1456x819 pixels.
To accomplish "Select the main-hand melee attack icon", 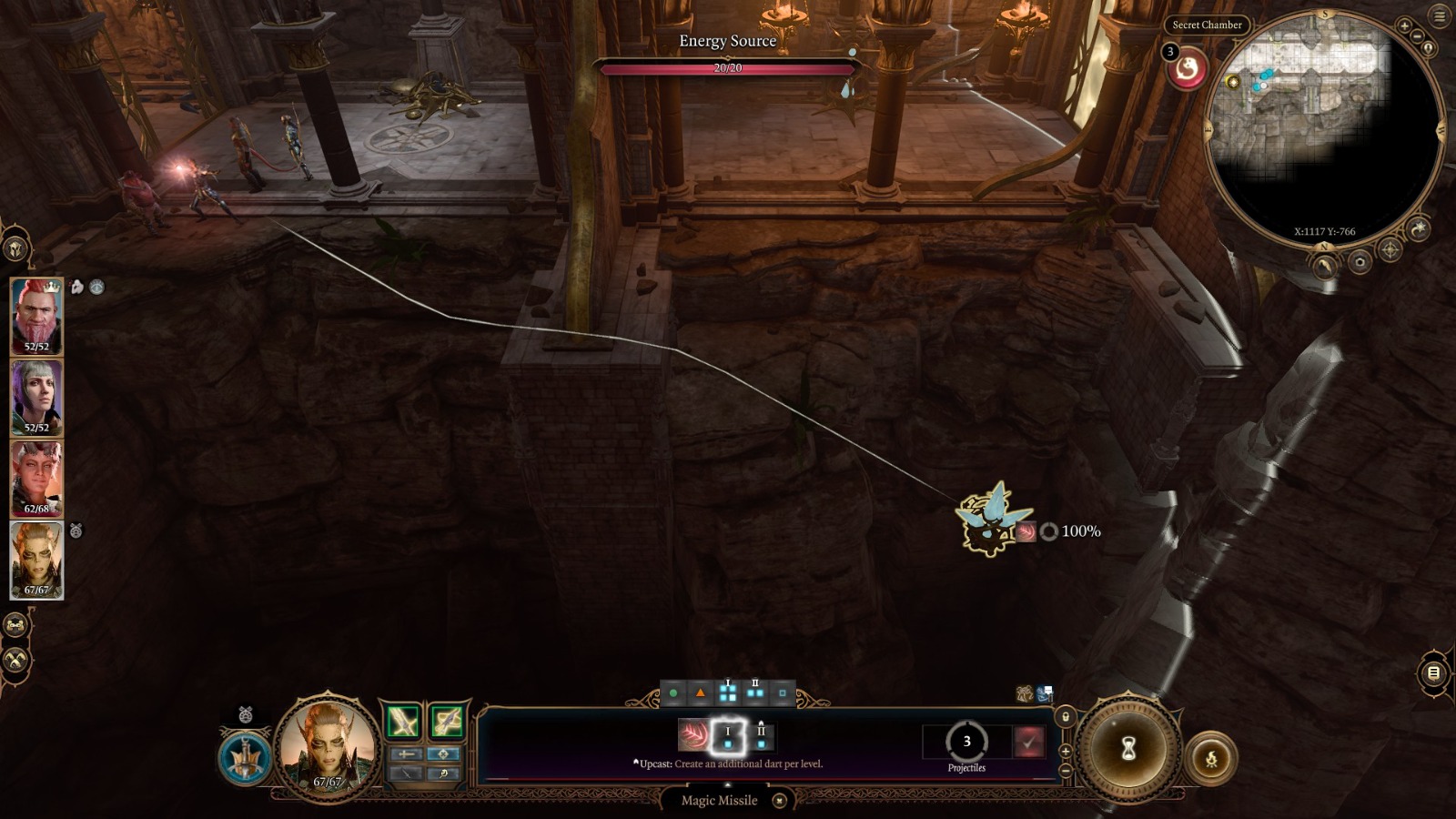I will tap(402, 722).
